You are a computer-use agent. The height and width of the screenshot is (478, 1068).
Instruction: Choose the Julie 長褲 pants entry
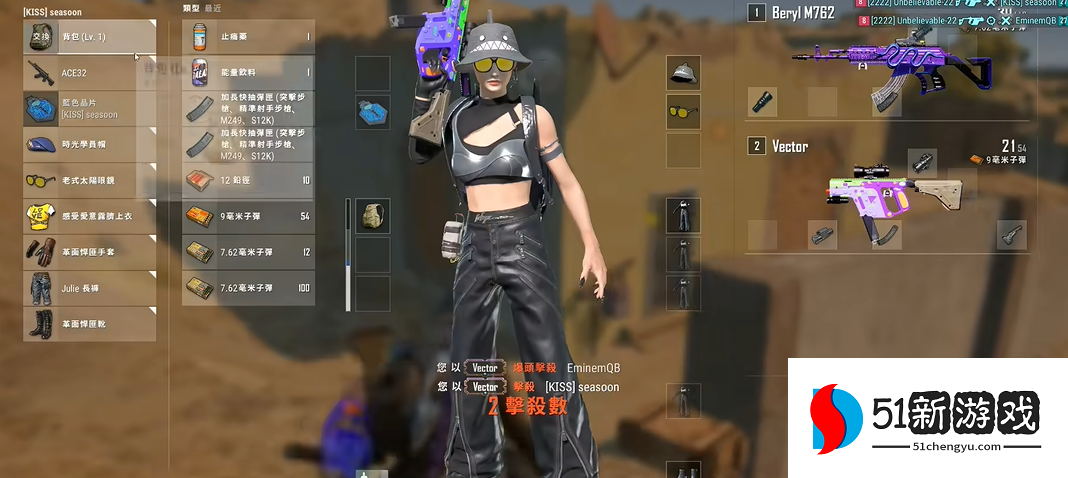click(90, 288)
